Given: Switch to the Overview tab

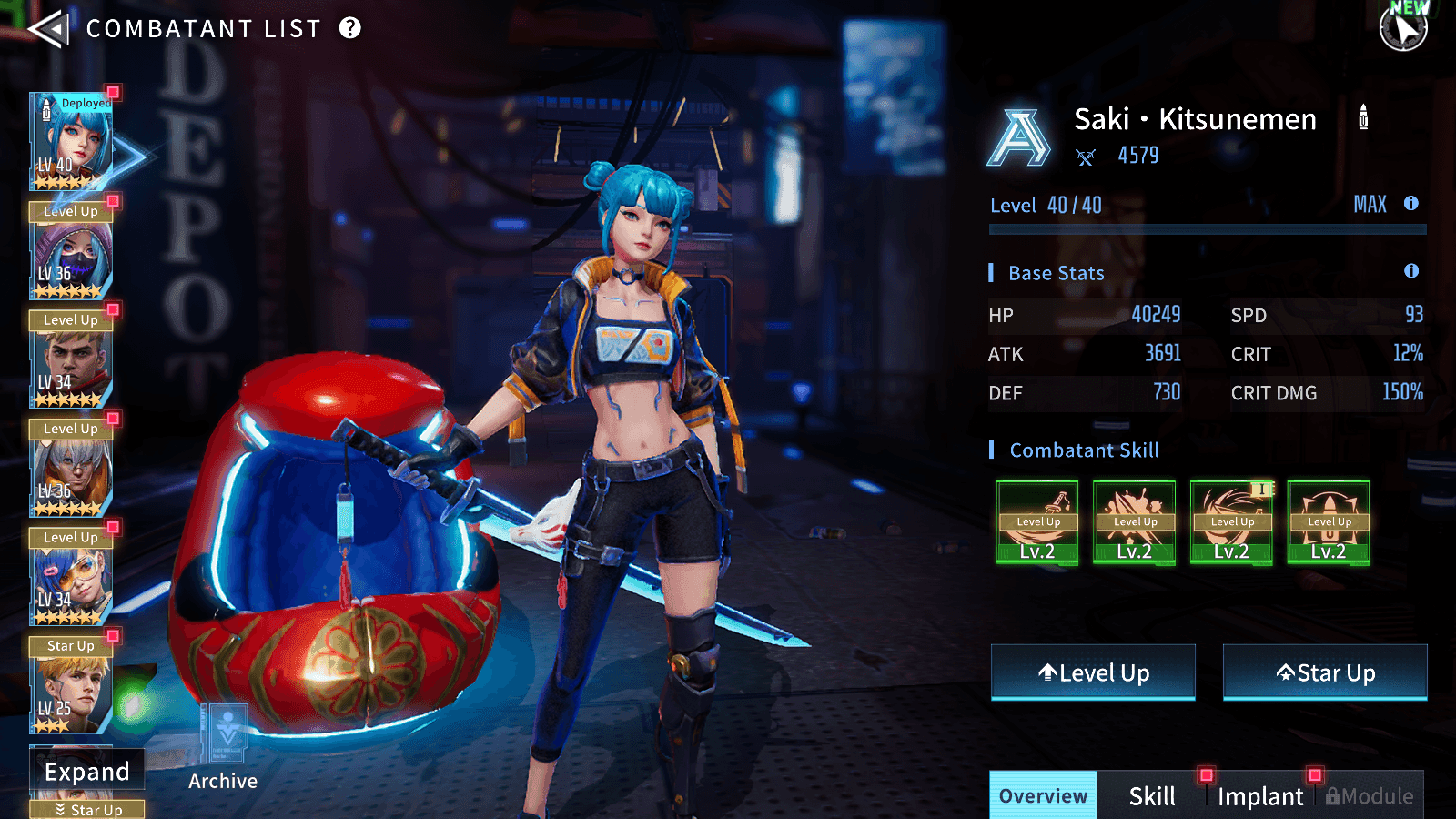Looking at the screenshot, I should coord(1043,796).
